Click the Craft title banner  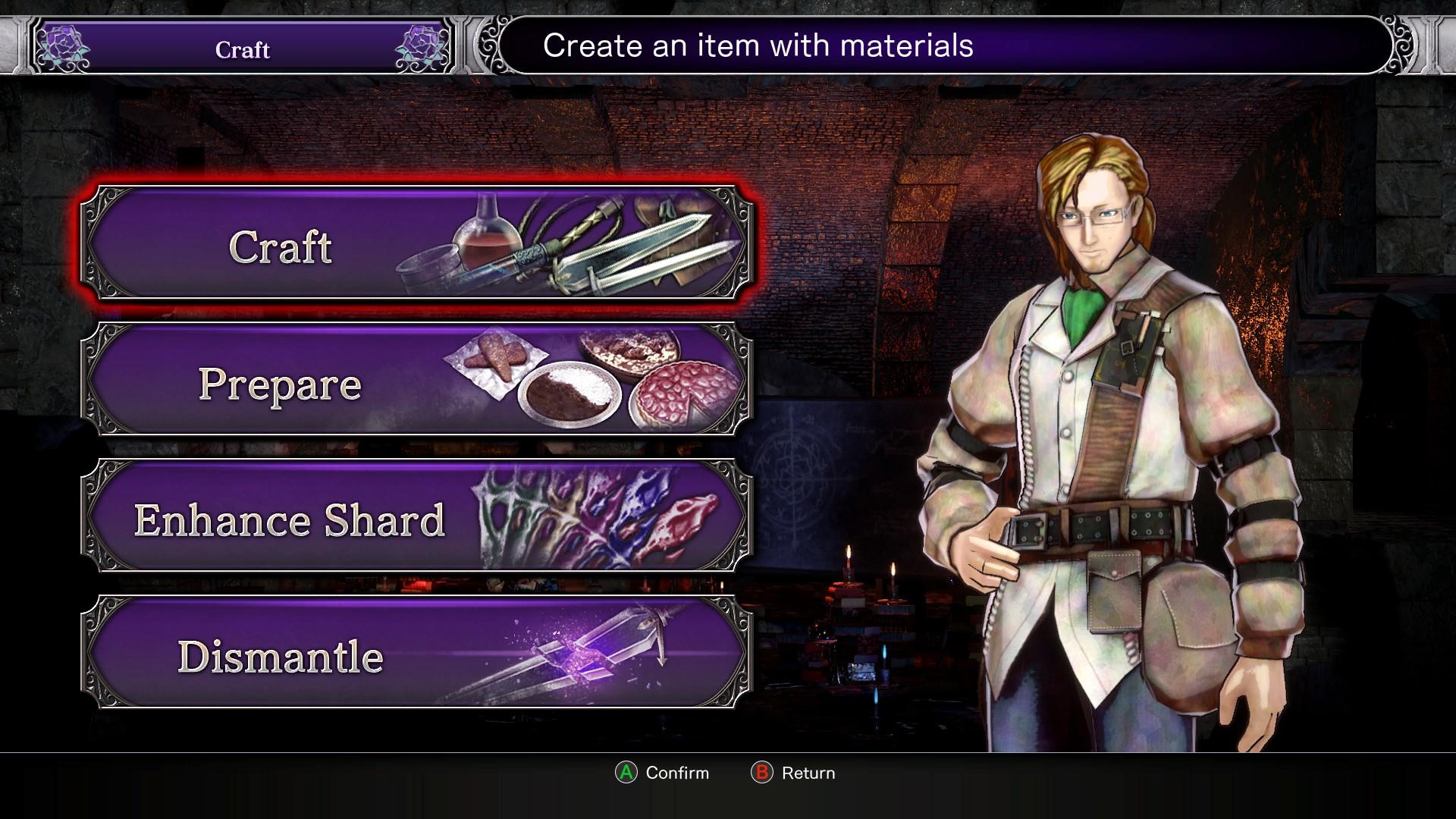pos(241,50)
